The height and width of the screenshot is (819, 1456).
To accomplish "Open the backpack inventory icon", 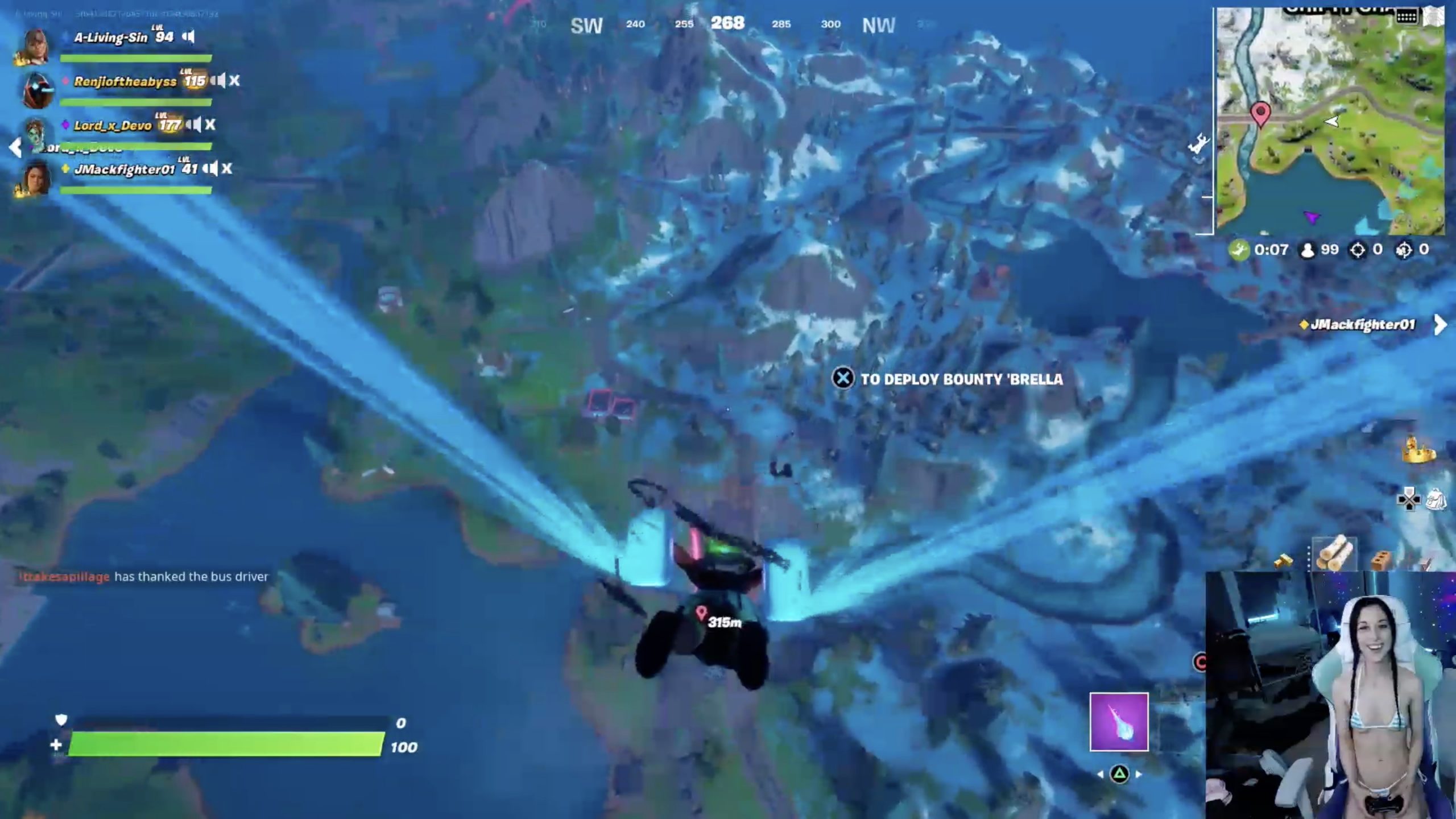I will (x=1436, y=499).
